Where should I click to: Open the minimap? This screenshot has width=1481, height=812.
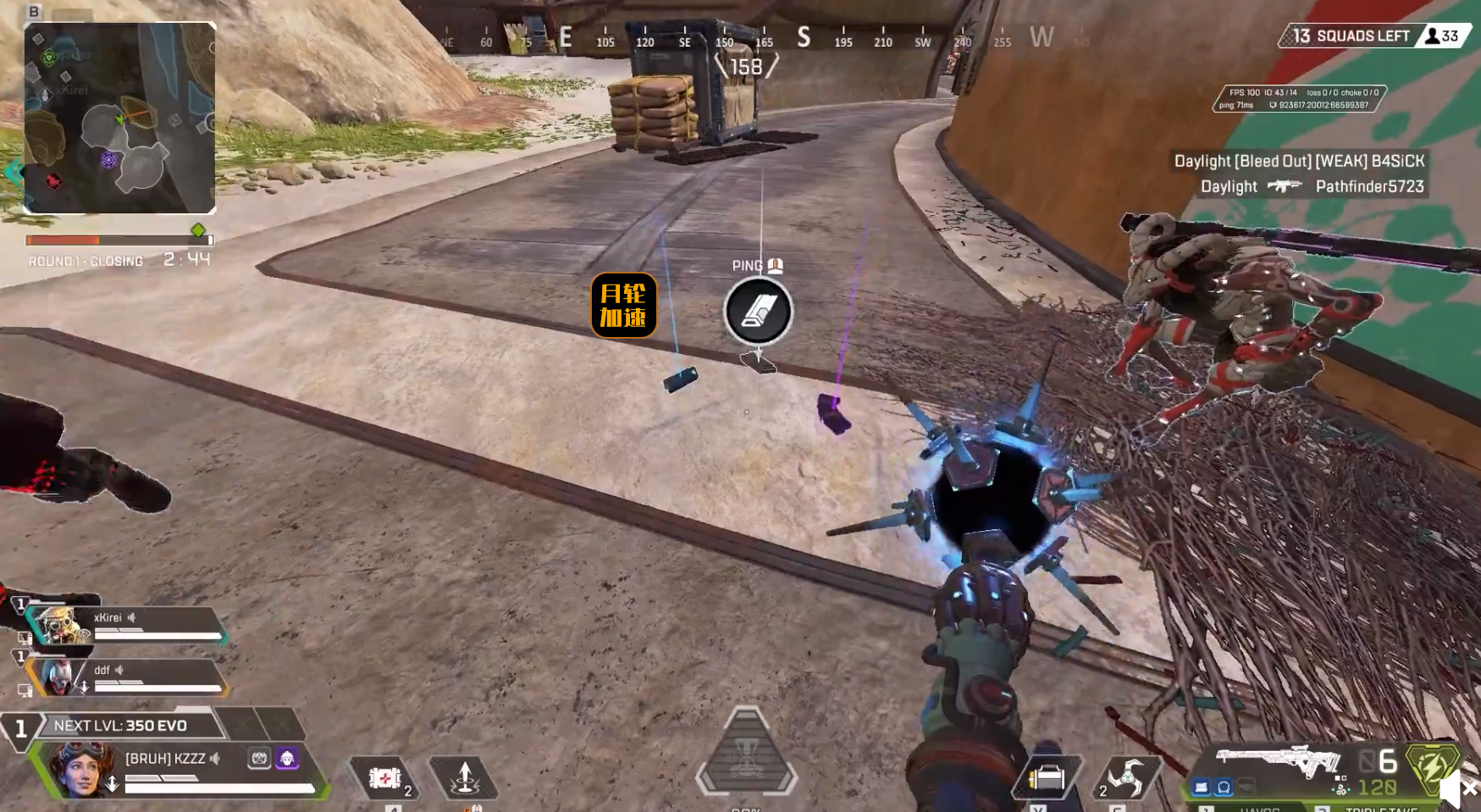click(x=119, y=118)
